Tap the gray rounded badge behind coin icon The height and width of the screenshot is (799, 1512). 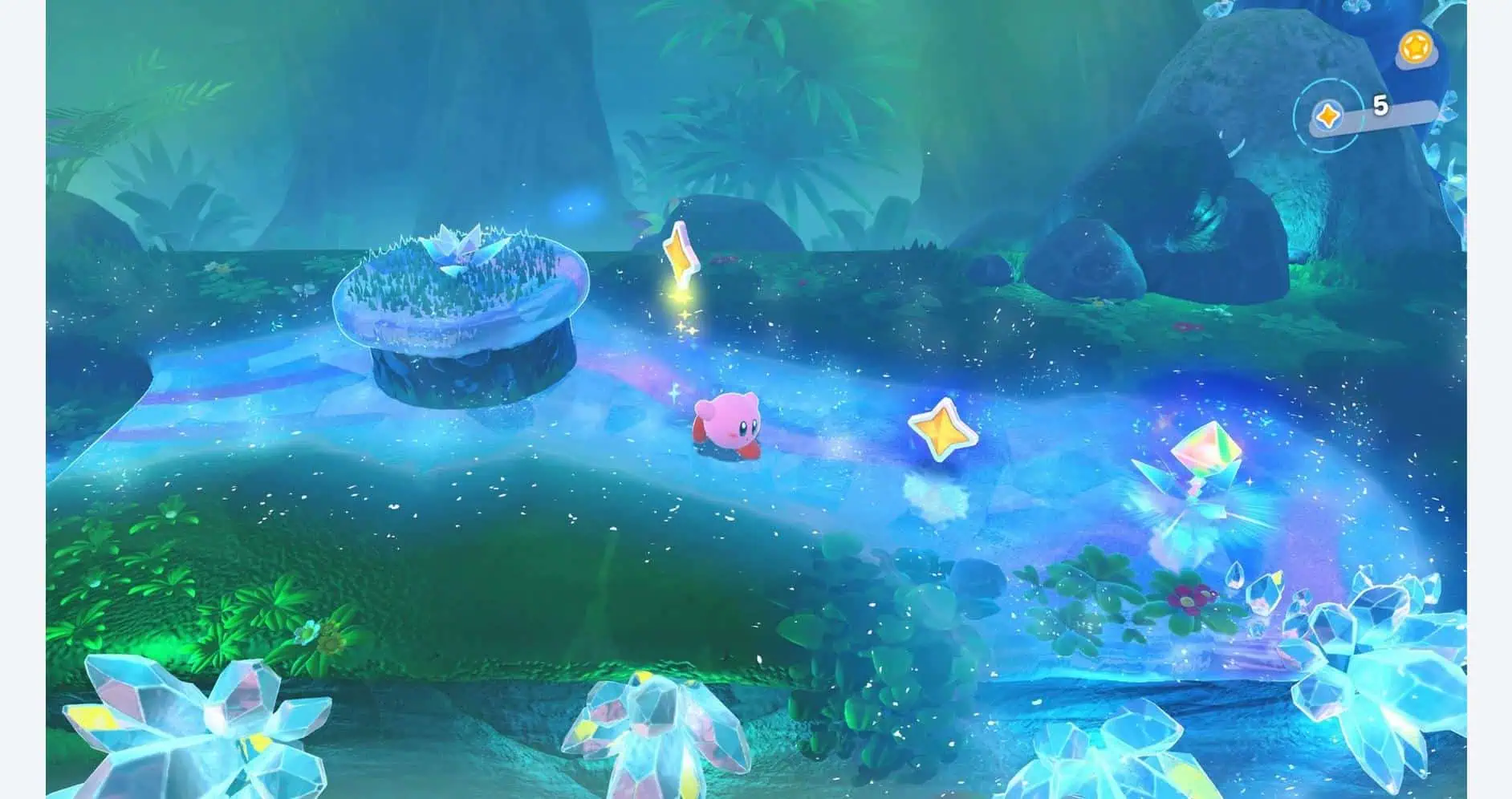(1430, 62)
